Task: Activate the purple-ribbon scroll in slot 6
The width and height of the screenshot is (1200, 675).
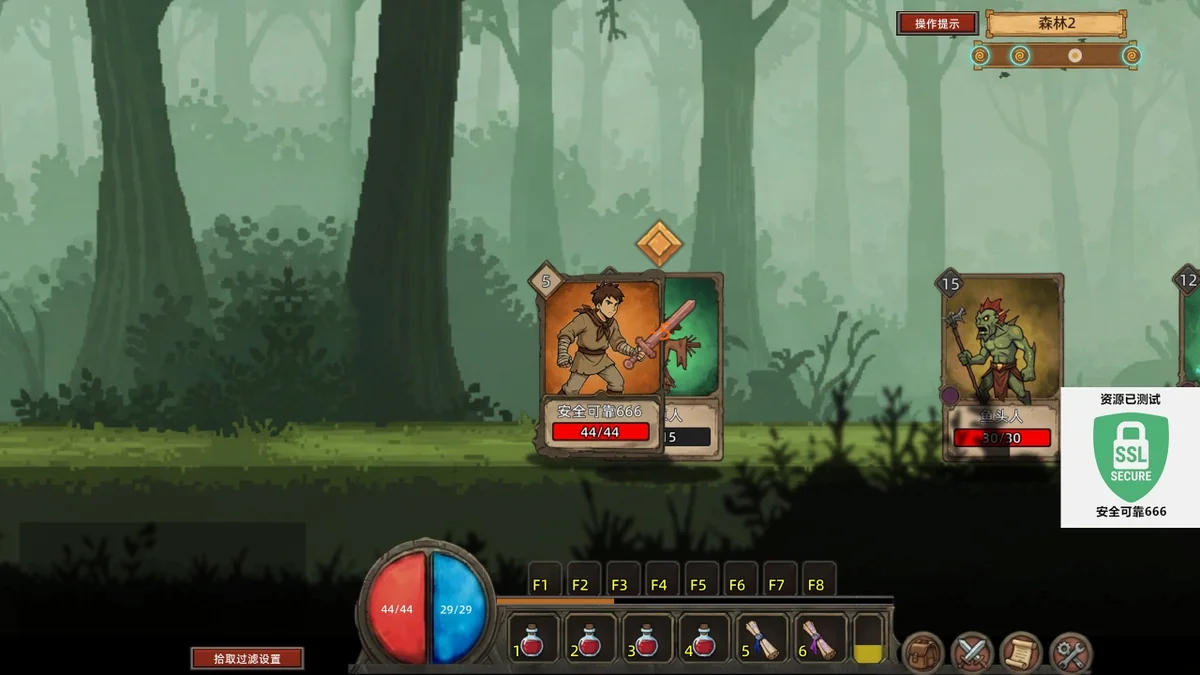Action: 819,640
